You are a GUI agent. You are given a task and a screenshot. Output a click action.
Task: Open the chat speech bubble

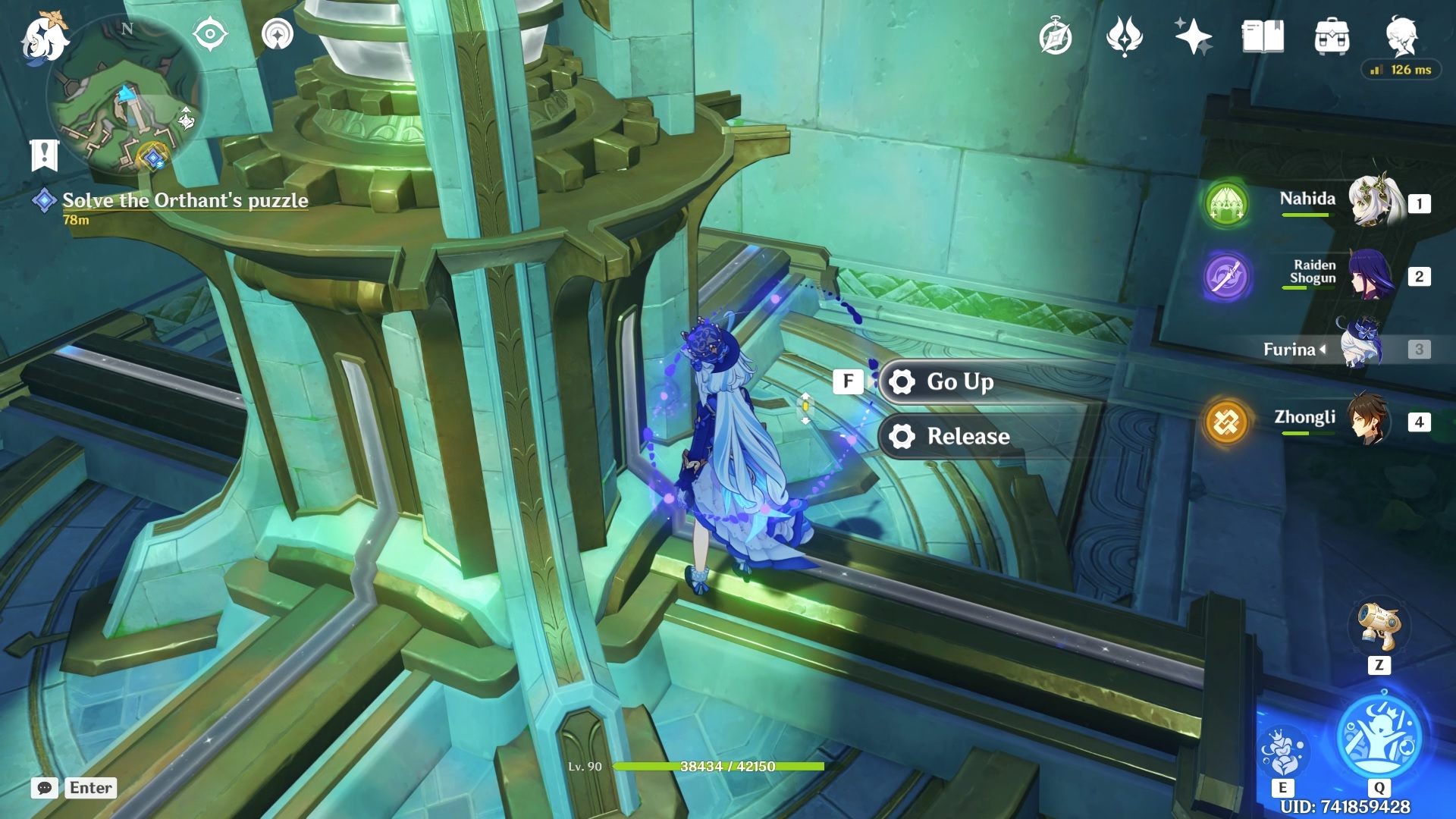(45, 788)
